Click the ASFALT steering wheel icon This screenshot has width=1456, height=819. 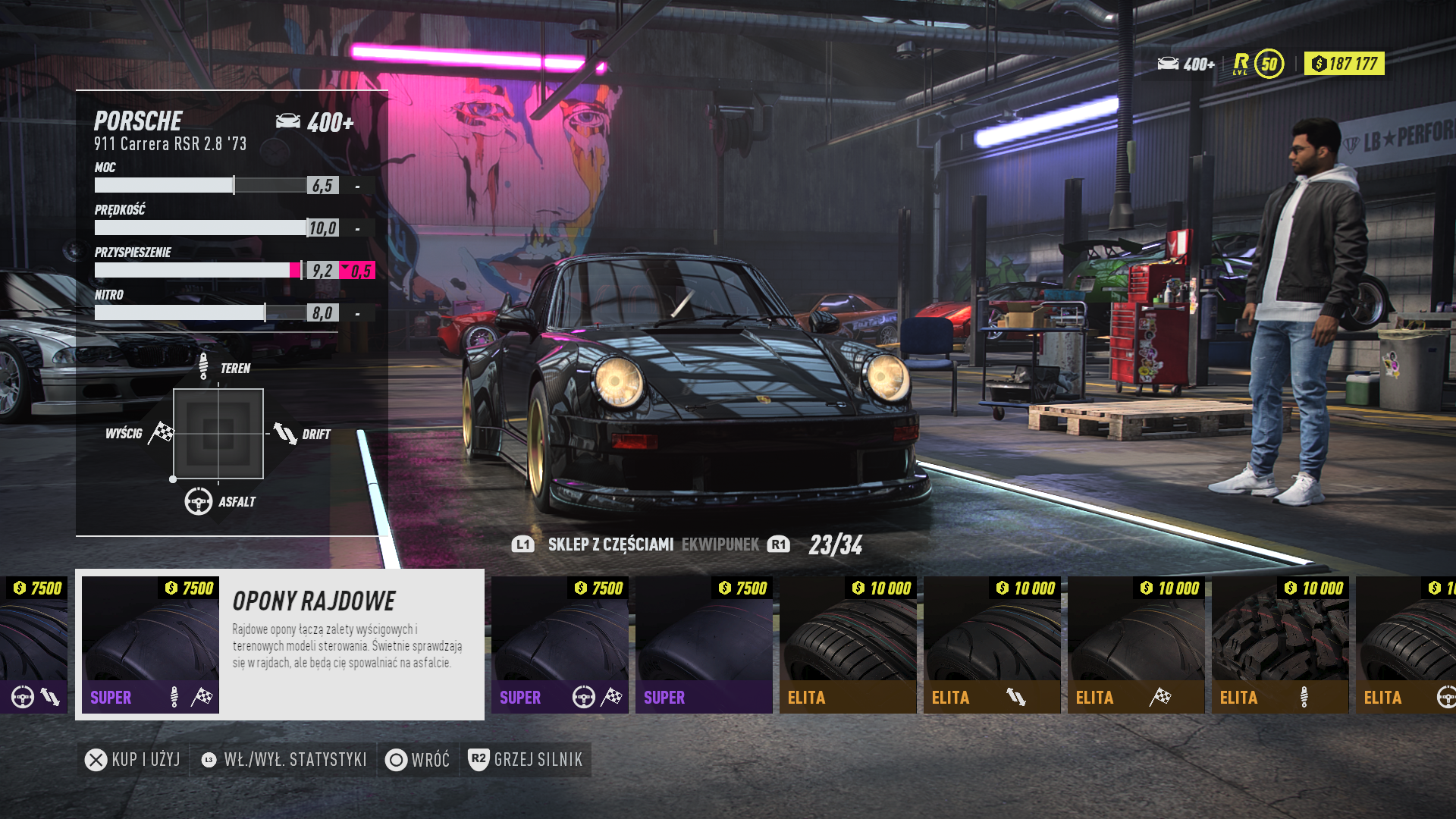tap(198, 500)
